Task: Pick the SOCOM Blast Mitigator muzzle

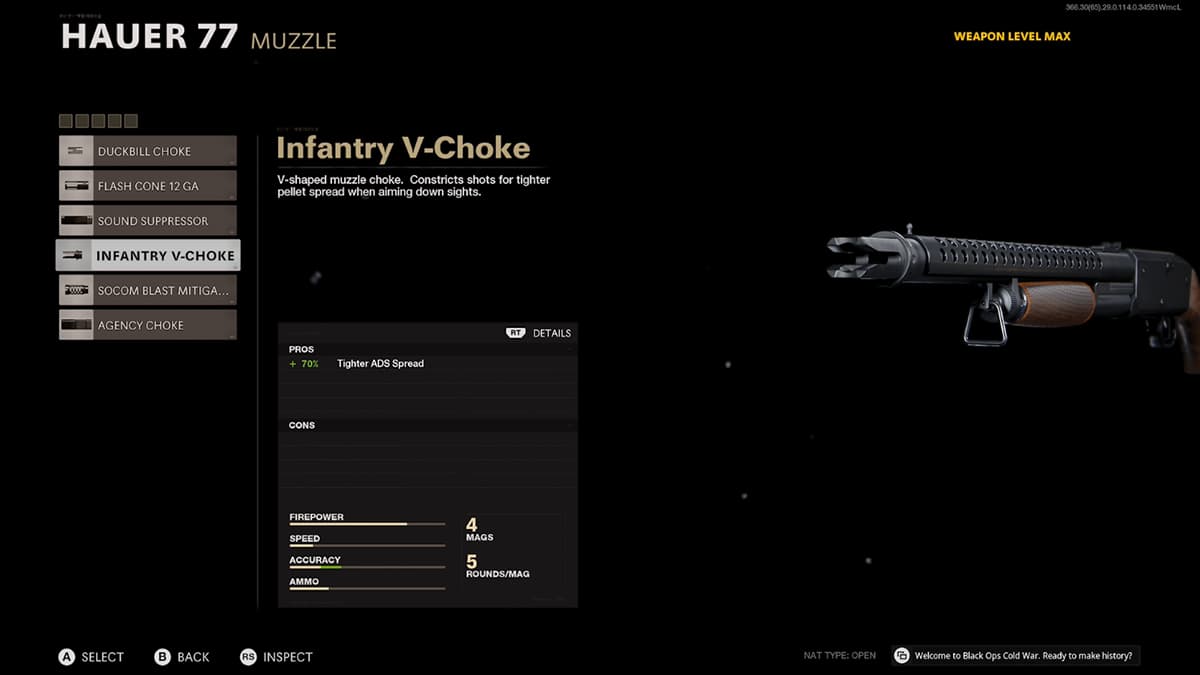Action: (148, 291)
